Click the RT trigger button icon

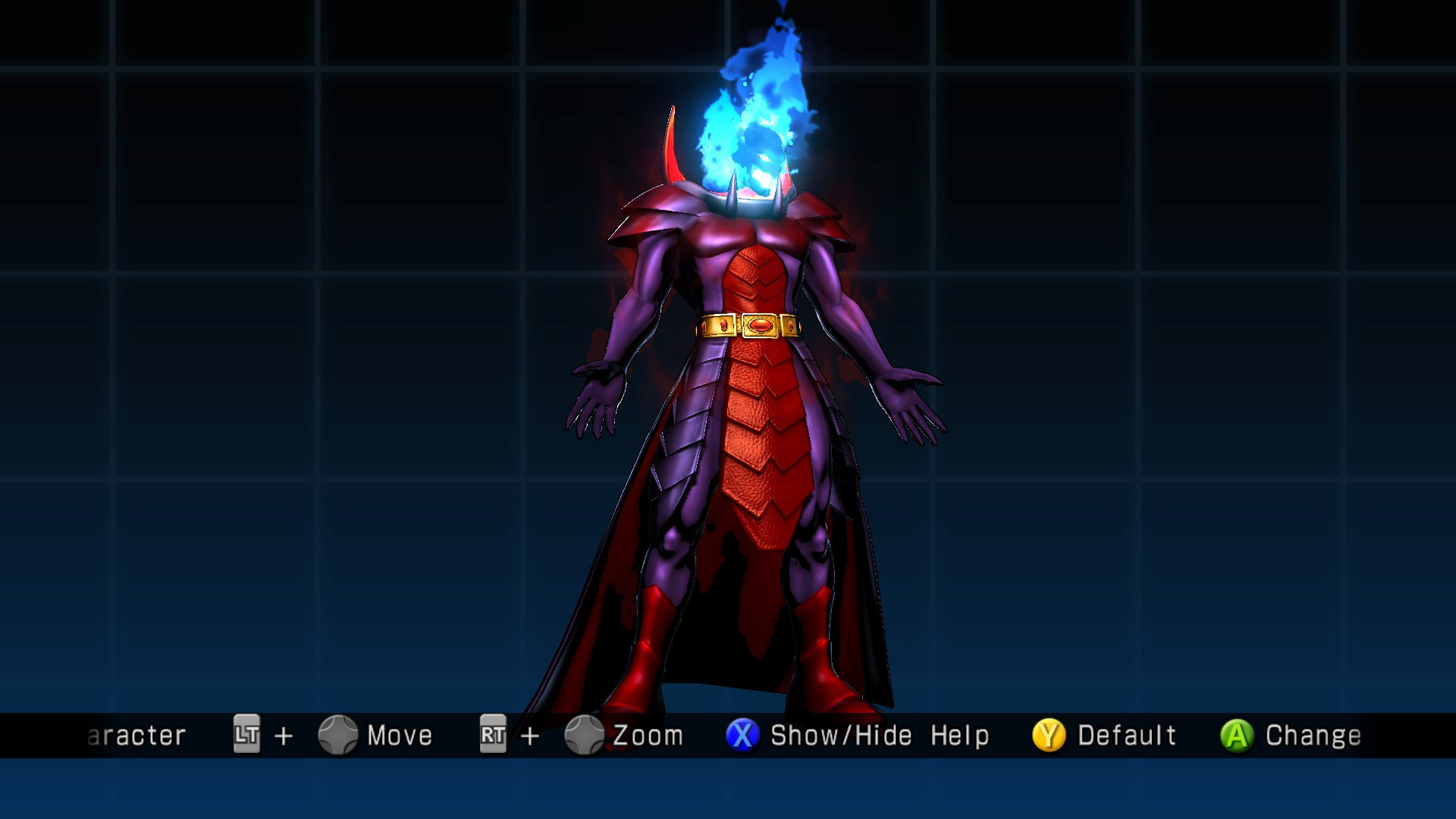(x=494, y=734)
